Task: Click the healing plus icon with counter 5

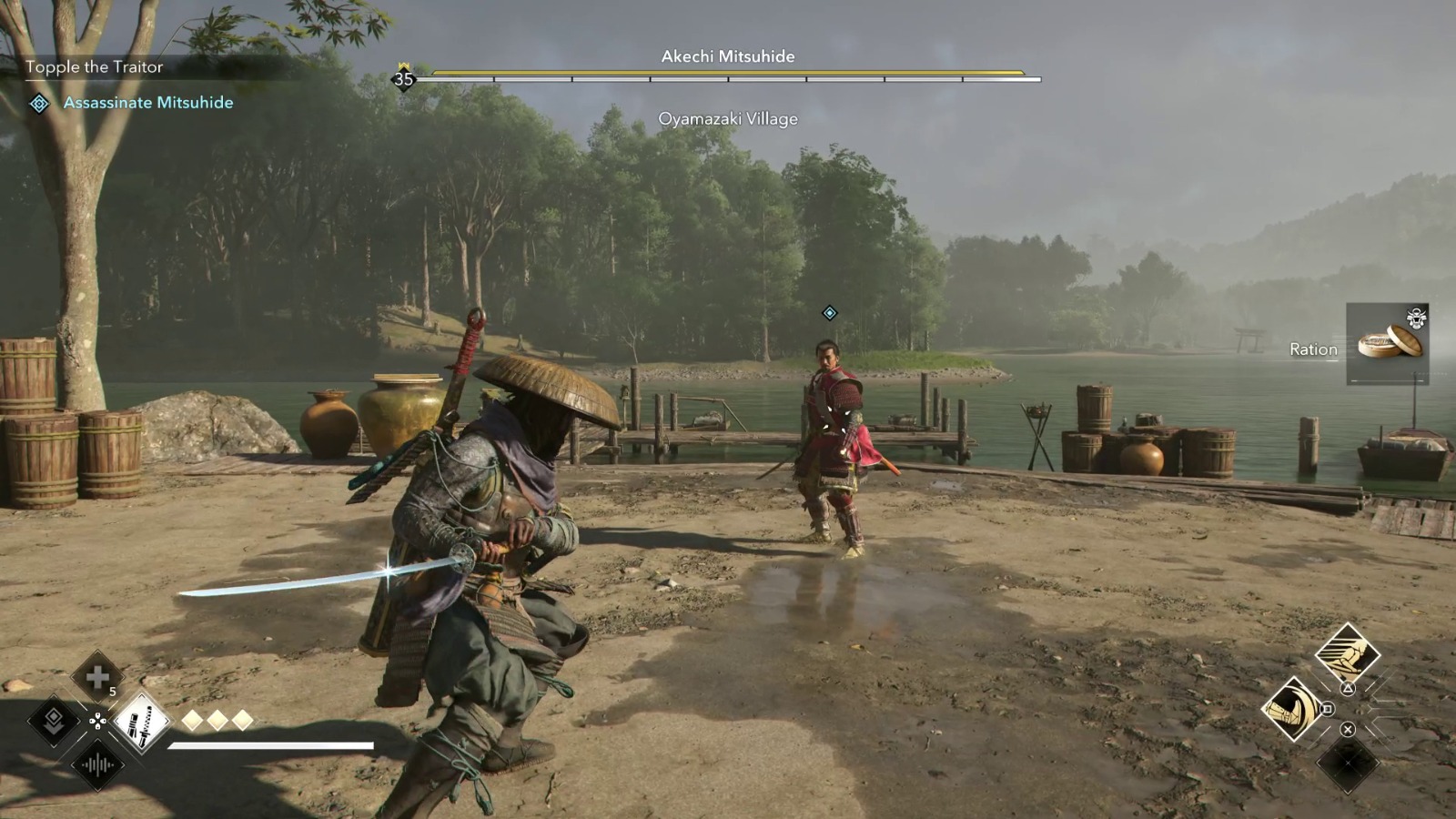Action: 100,675
